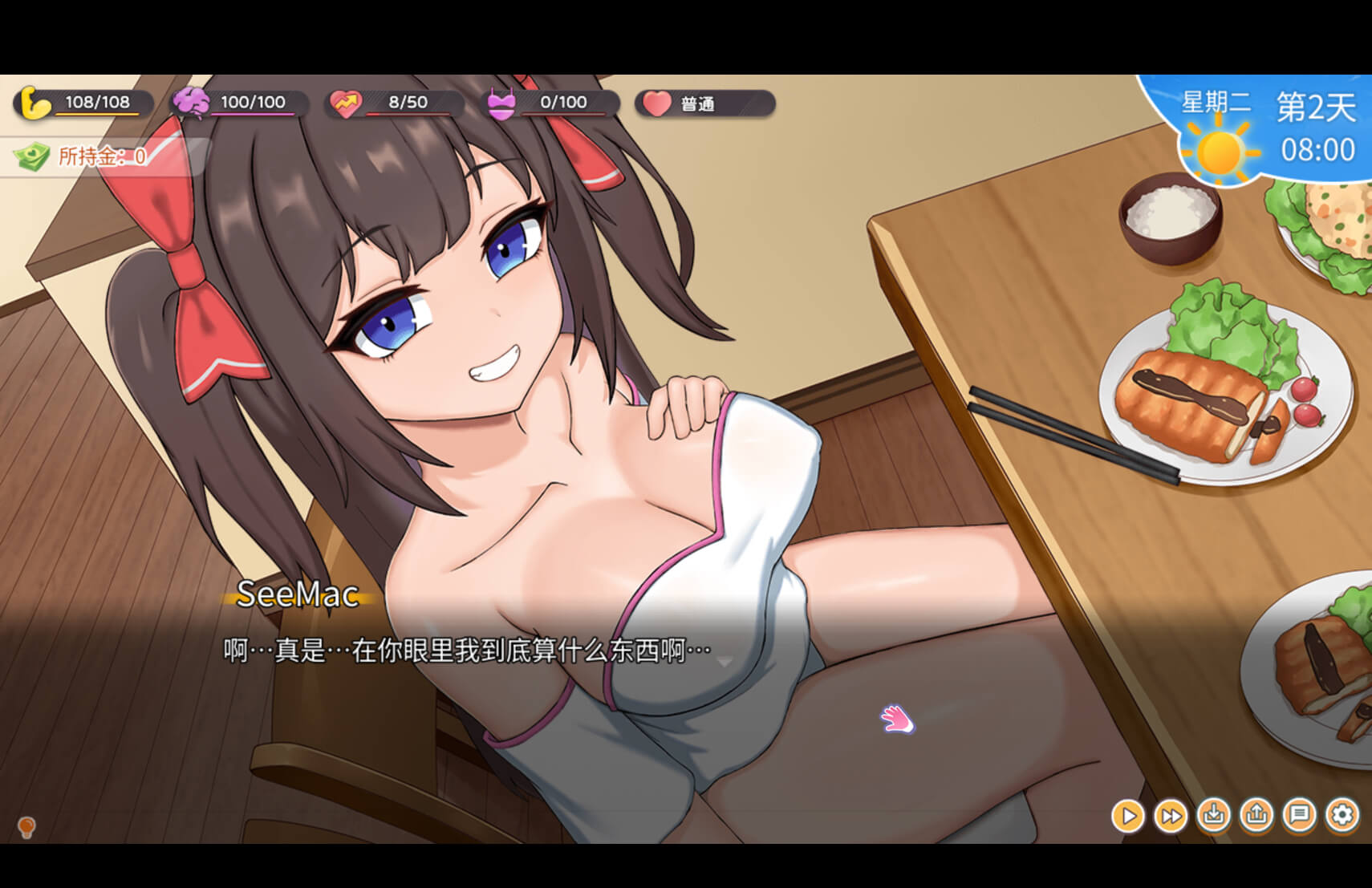The height and width of the screenshot is (888, 1372).
Task: Start auto-play with the play button
Action: click(x=1127, y=816)
